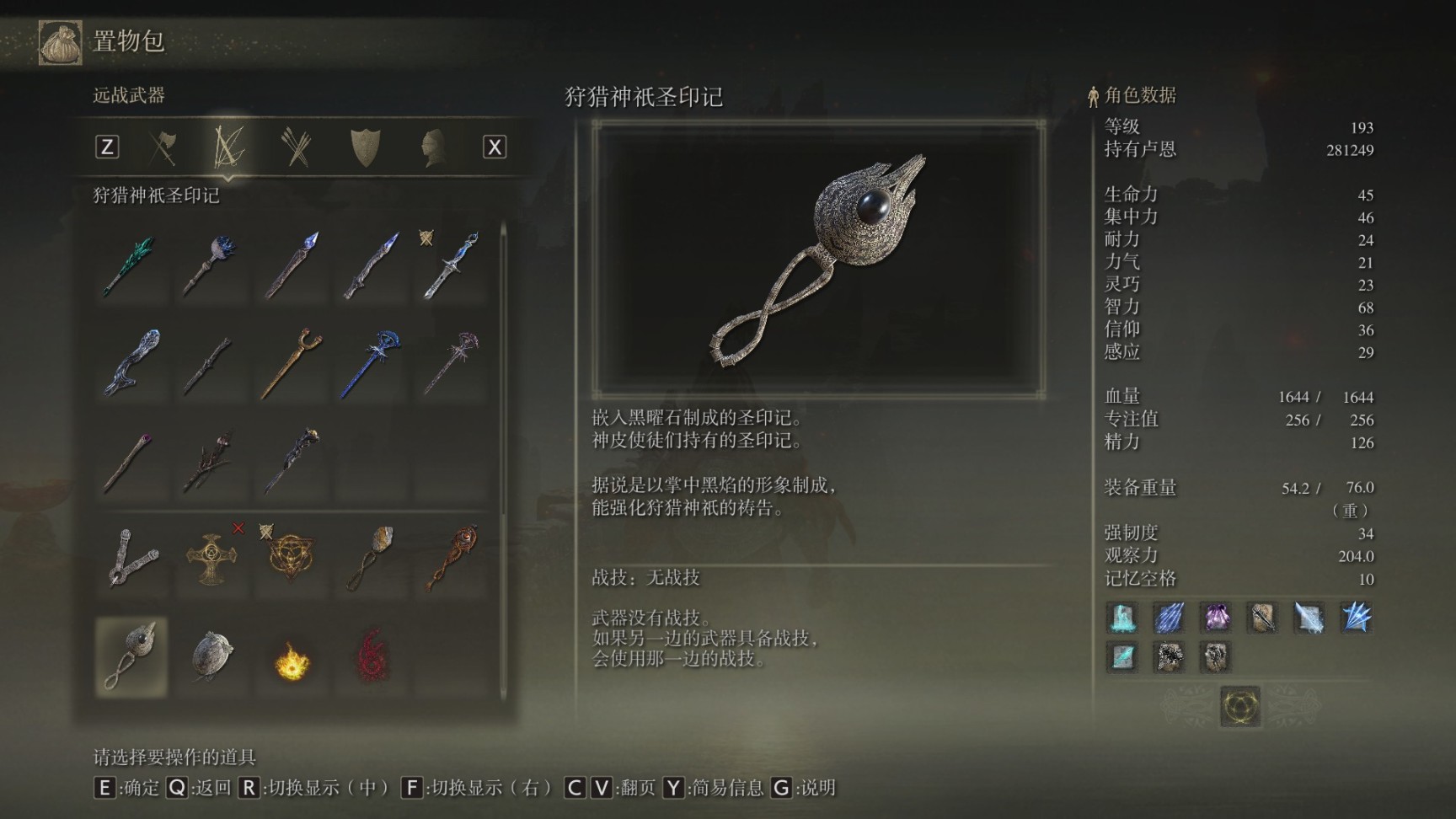Viewport: 1456px width, 819px height.
Task: Switch to the melee weapons axe tab
Action: point(163,148)
